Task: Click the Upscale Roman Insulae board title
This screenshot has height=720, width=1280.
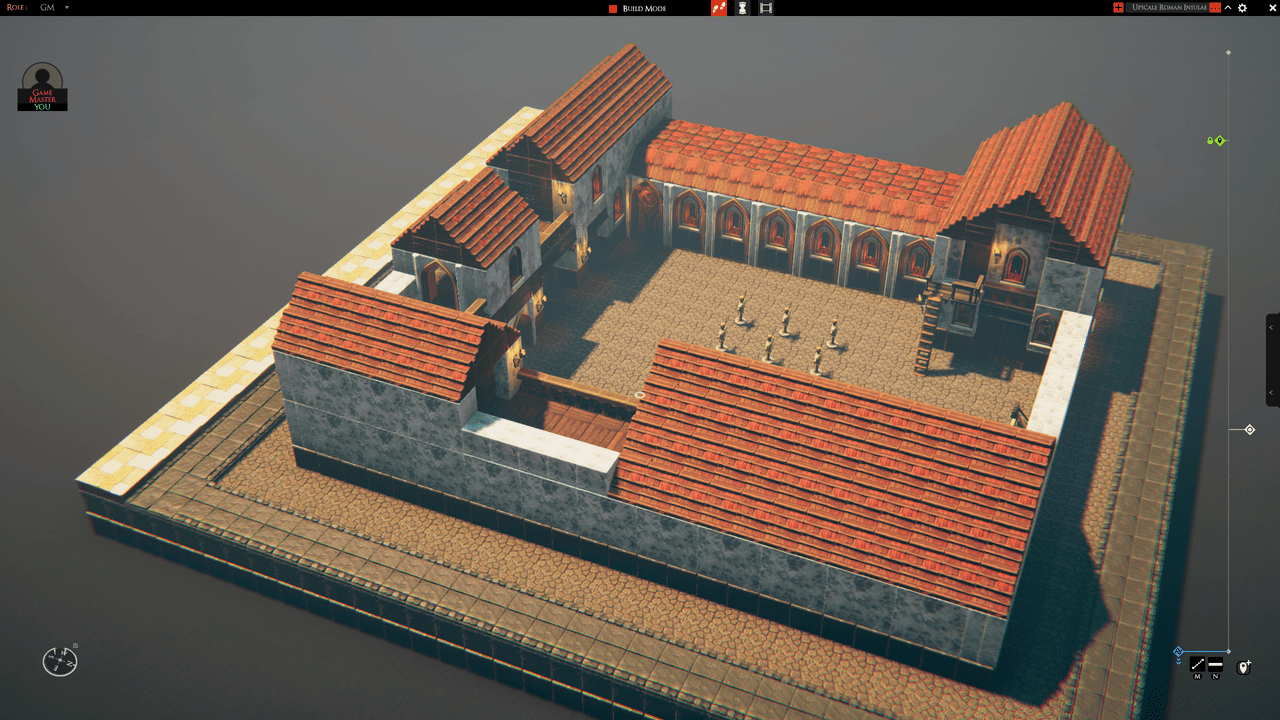Action: pos(1170,7)
